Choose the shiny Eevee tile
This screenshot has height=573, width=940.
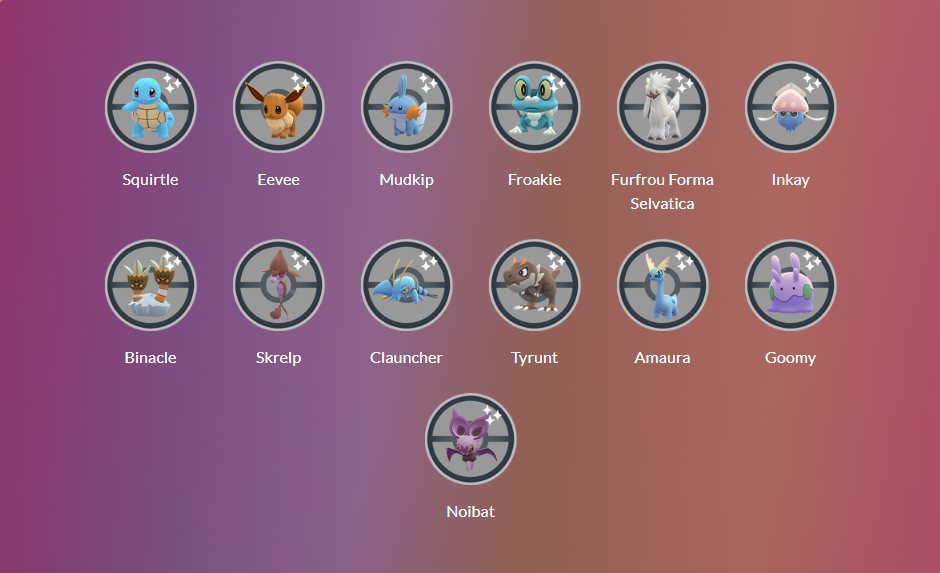click(279, 108)
